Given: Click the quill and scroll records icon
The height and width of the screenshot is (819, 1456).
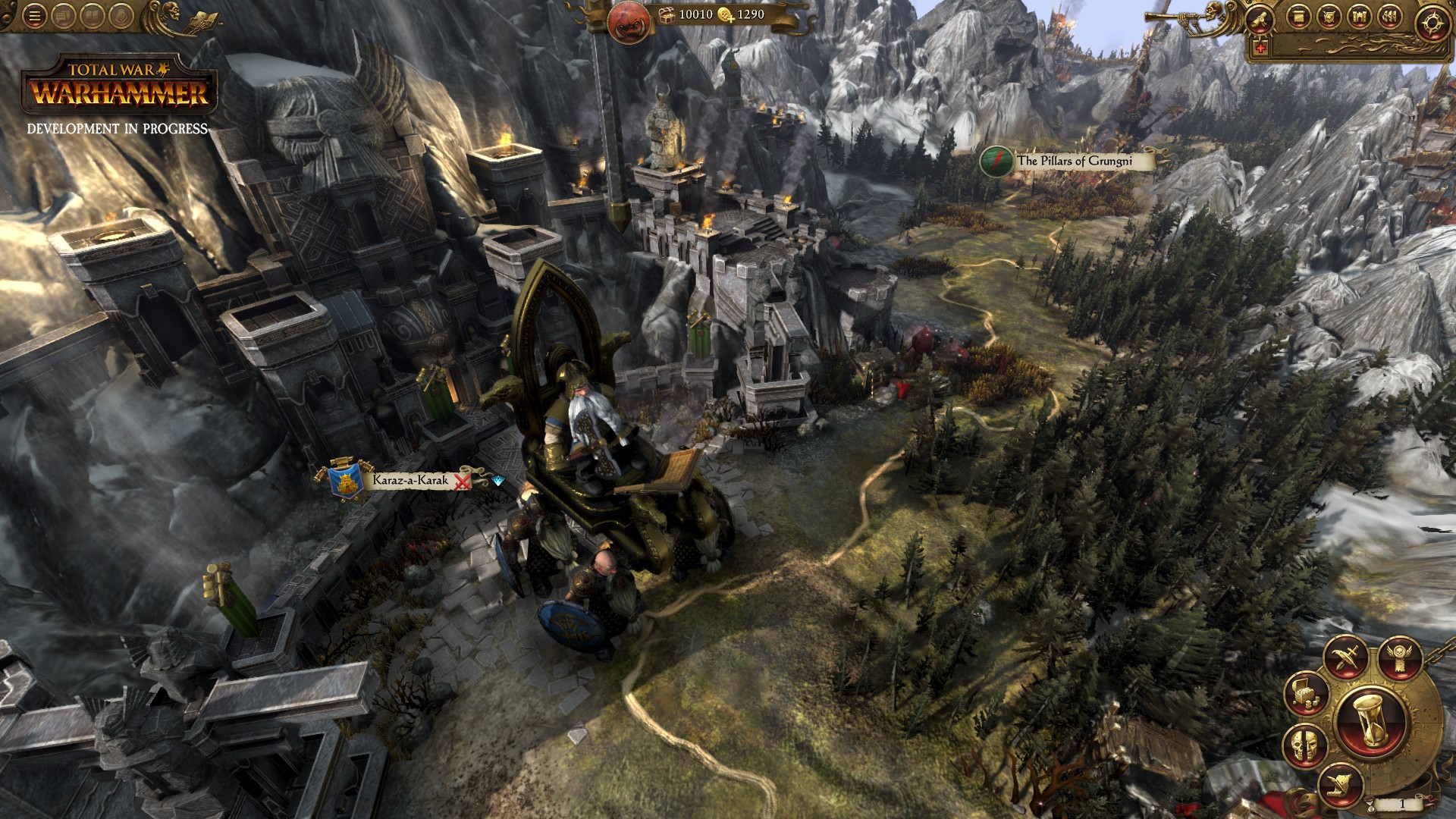Looking at the screenshot, I should tap(1340, 786).
